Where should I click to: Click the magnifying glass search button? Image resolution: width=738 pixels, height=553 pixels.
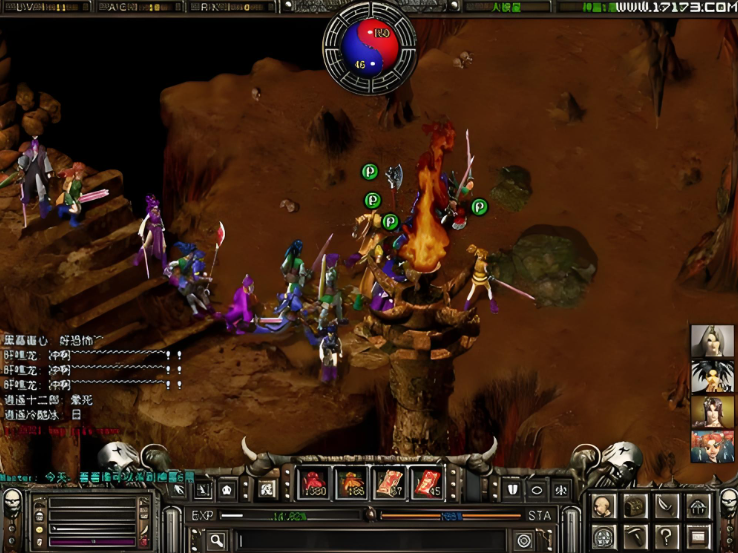point(217,540)
